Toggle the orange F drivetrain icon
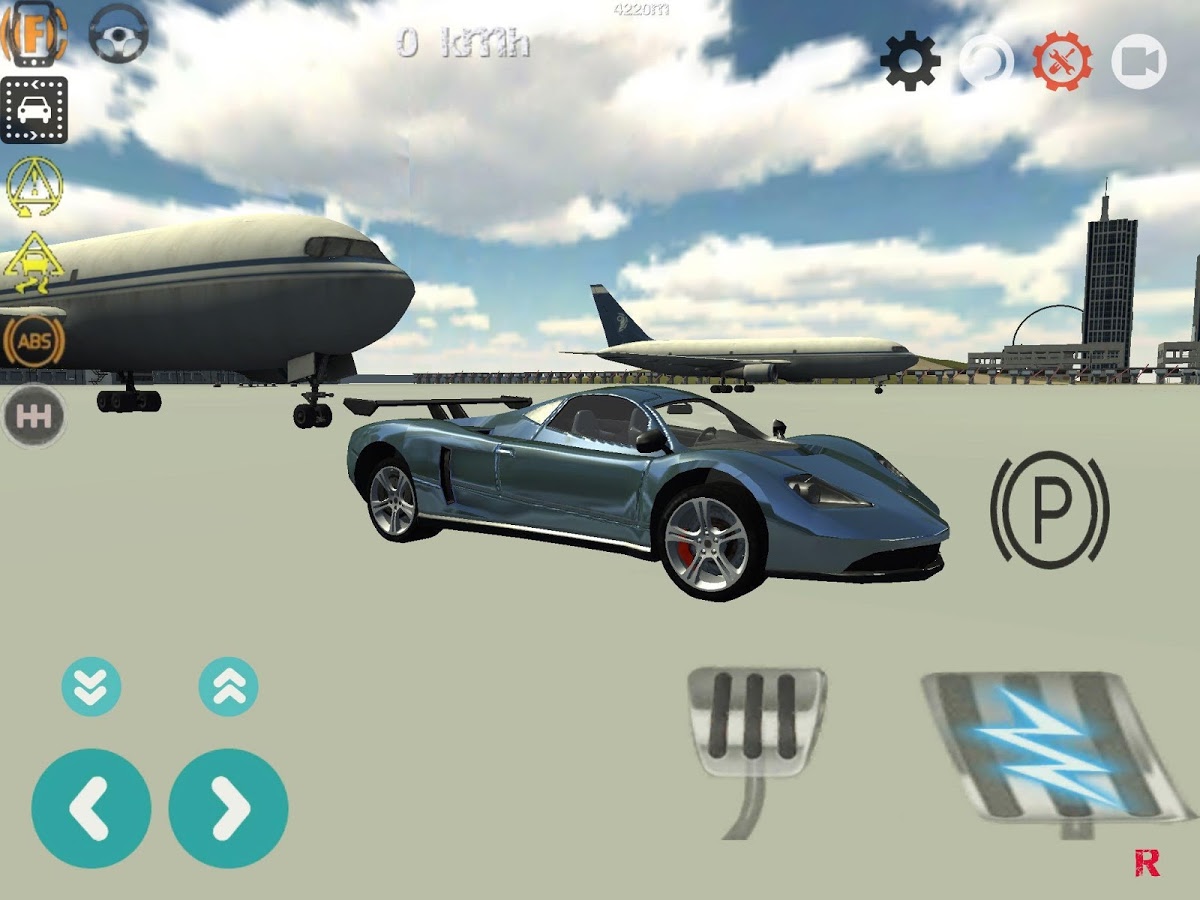The width and height of the screenshot is (1200, 900). click(x=34, y=34)
